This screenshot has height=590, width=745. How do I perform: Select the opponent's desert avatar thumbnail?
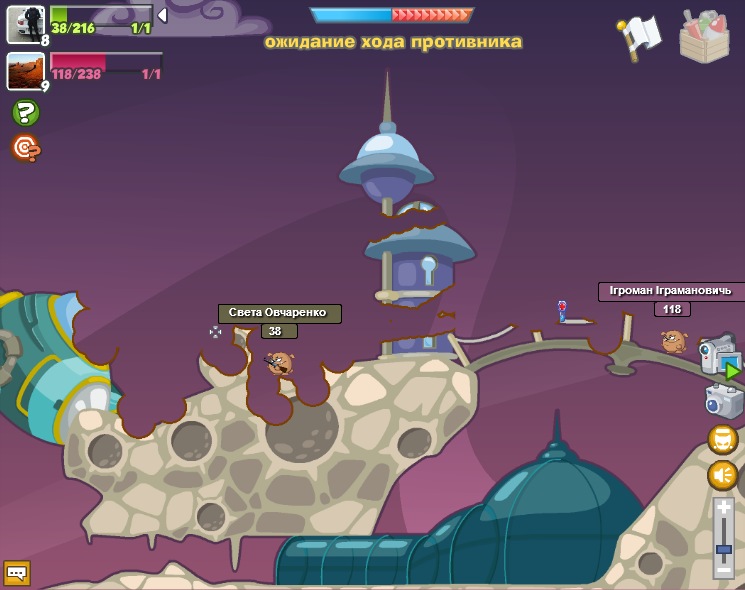25,71
